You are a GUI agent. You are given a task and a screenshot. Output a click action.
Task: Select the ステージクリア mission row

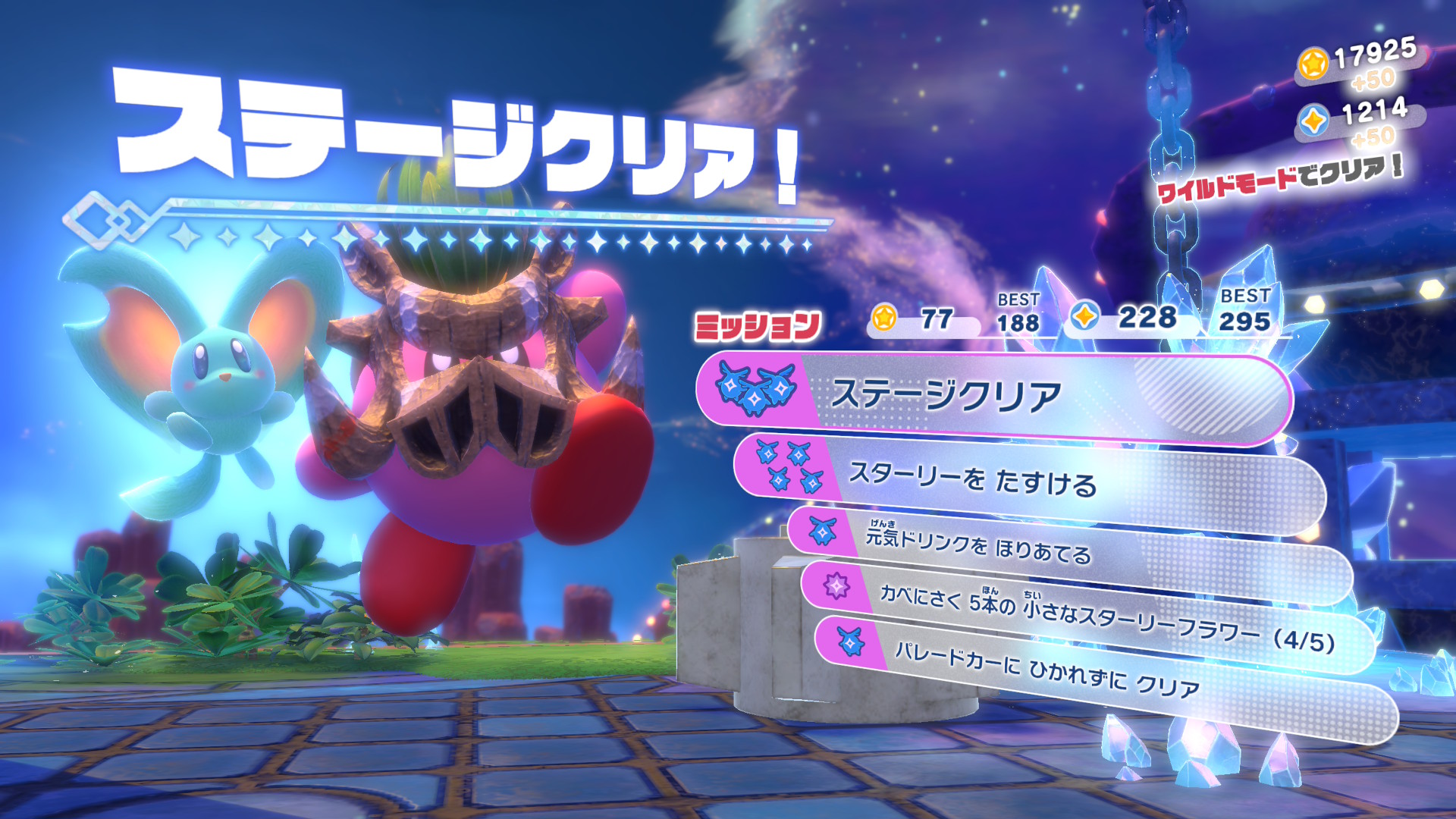point(993,396)
